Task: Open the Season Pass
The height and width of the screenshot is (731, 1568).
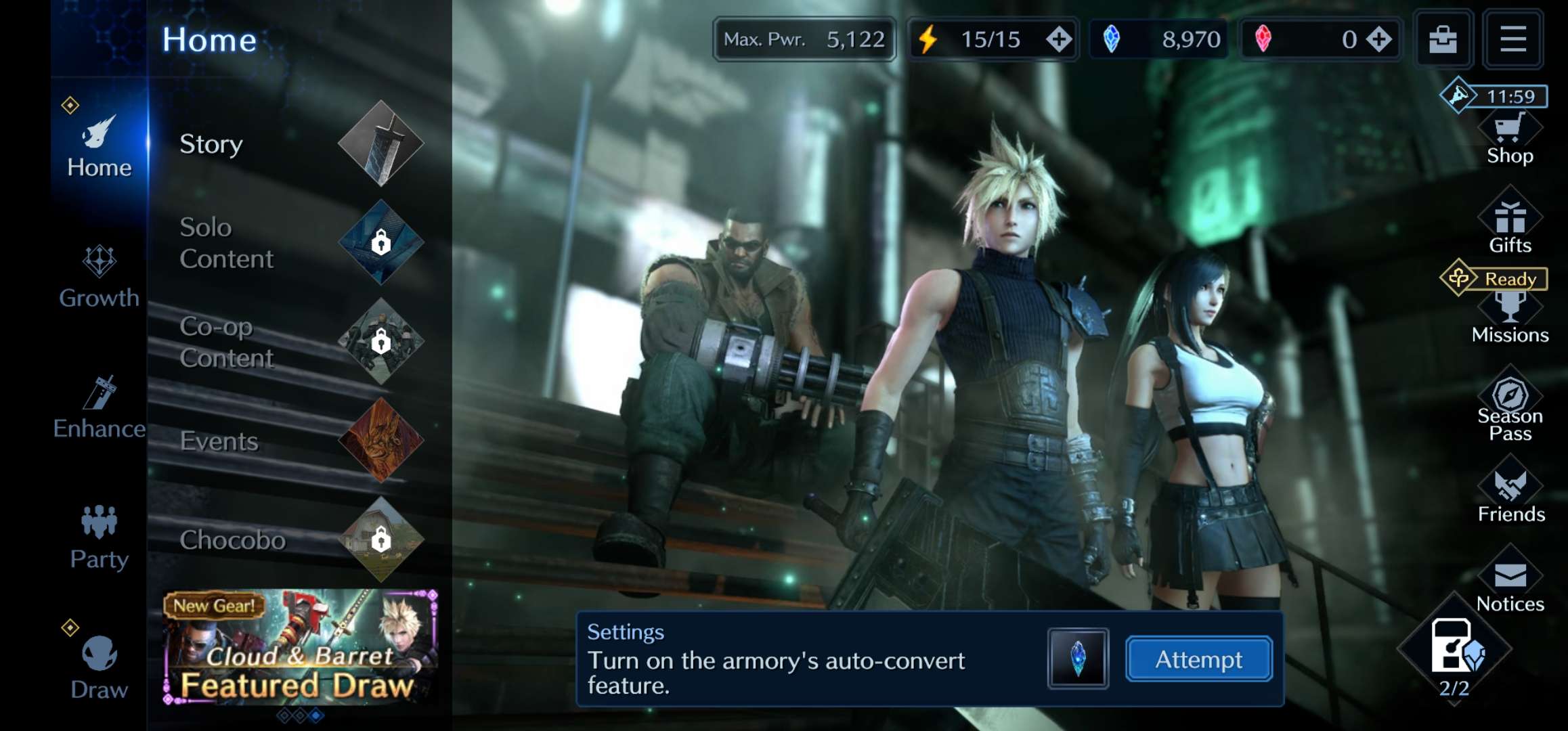Action: point(1510,407)
